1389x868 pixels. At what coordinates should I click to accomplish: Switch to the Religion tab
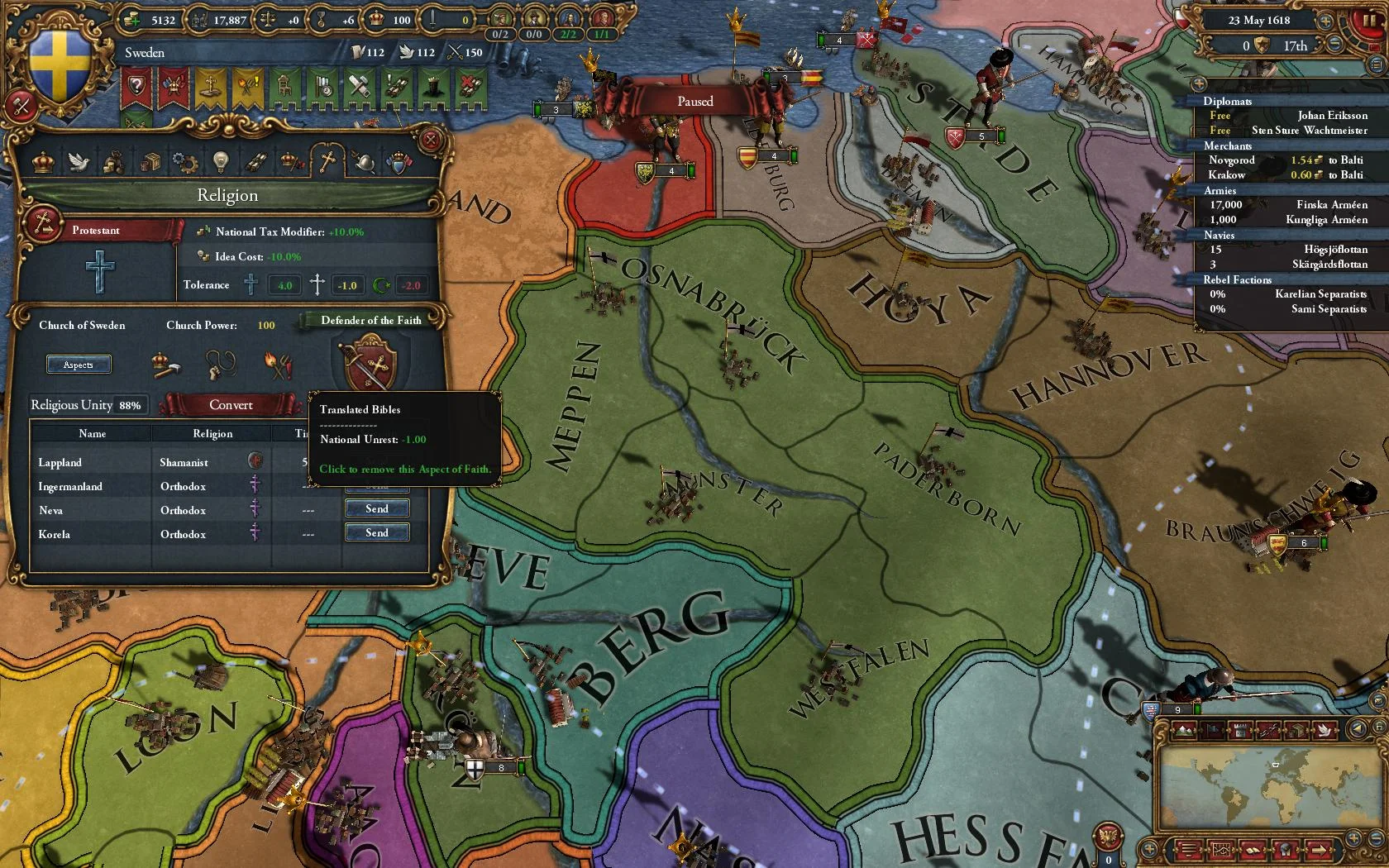click(x=327, y=163)
